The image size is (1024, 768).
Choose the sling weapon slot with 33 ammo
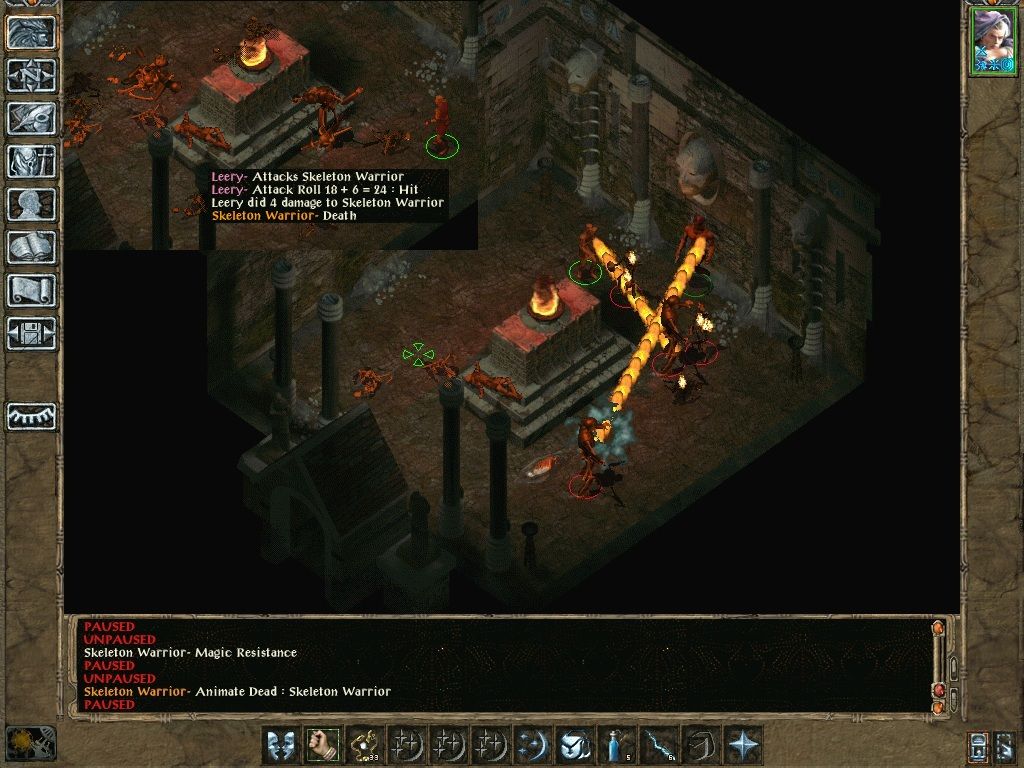click(x=364, y=745)
